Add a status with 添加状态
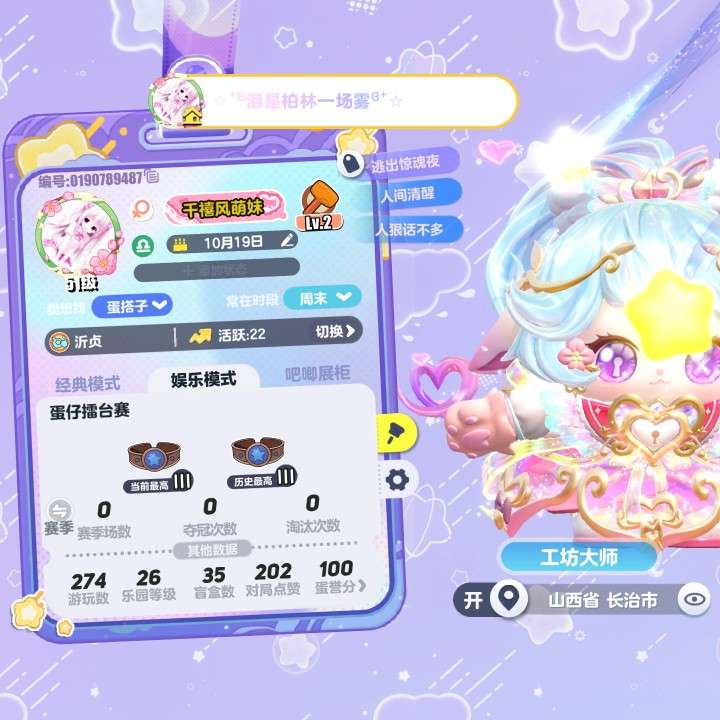This screenshot has height=720, width=720. 216,269
